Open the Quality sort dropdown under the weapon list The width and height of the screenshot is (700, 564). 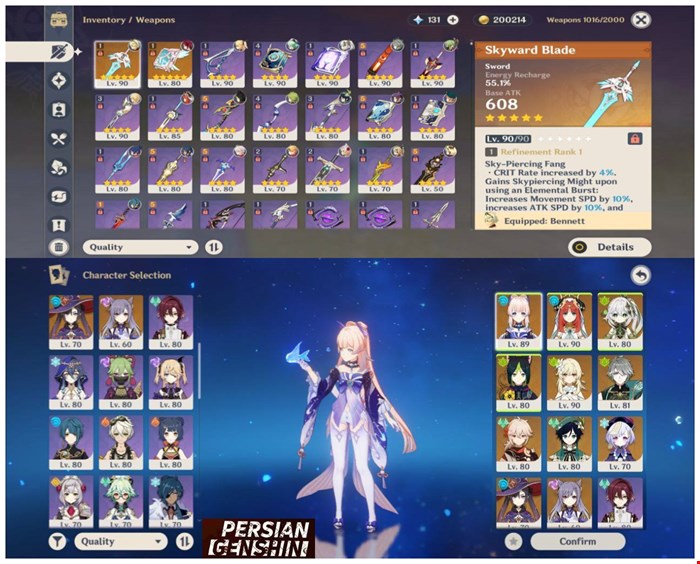142,247
